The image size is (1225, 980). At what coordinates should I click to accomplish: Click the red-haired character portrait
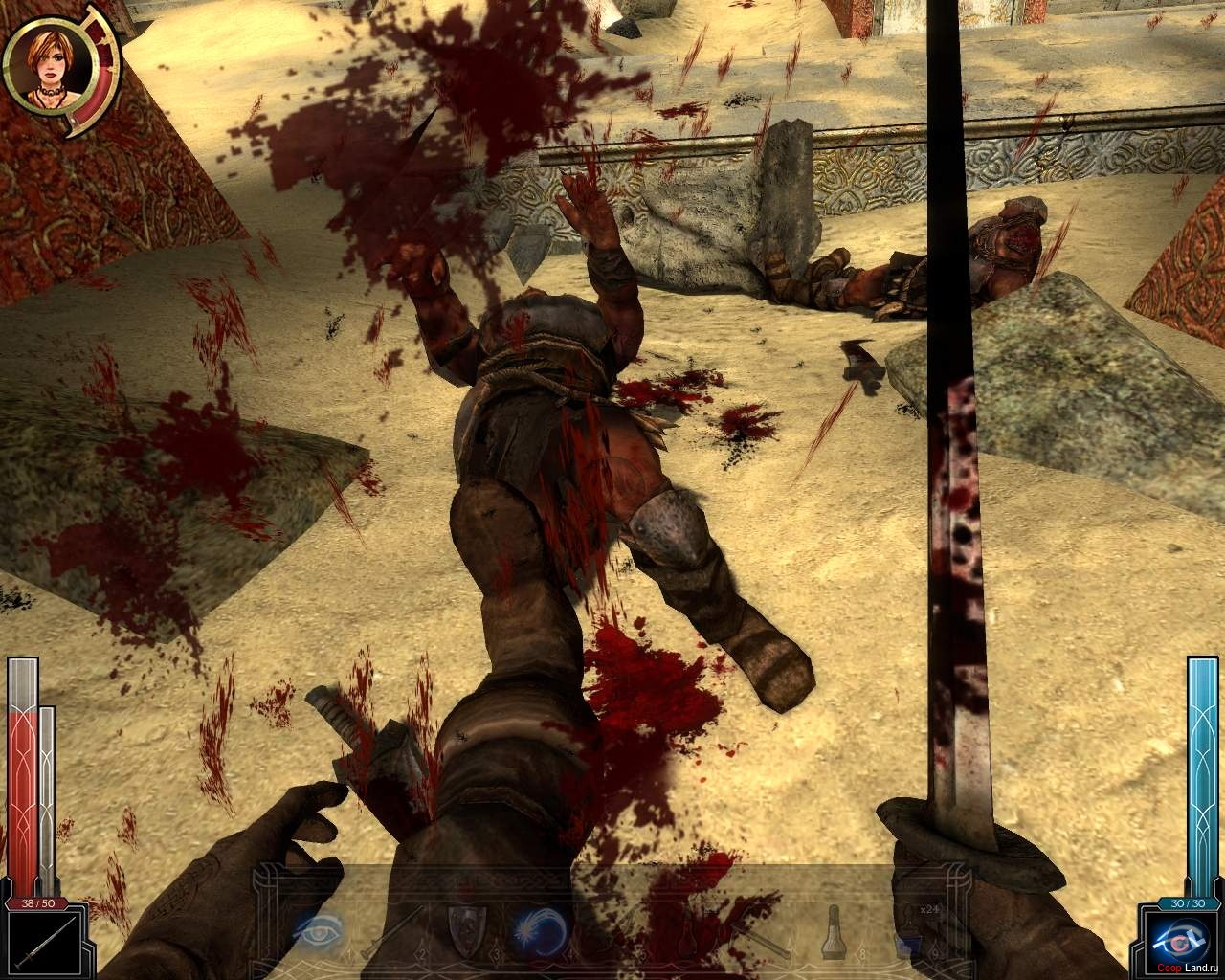coord(48,68)
